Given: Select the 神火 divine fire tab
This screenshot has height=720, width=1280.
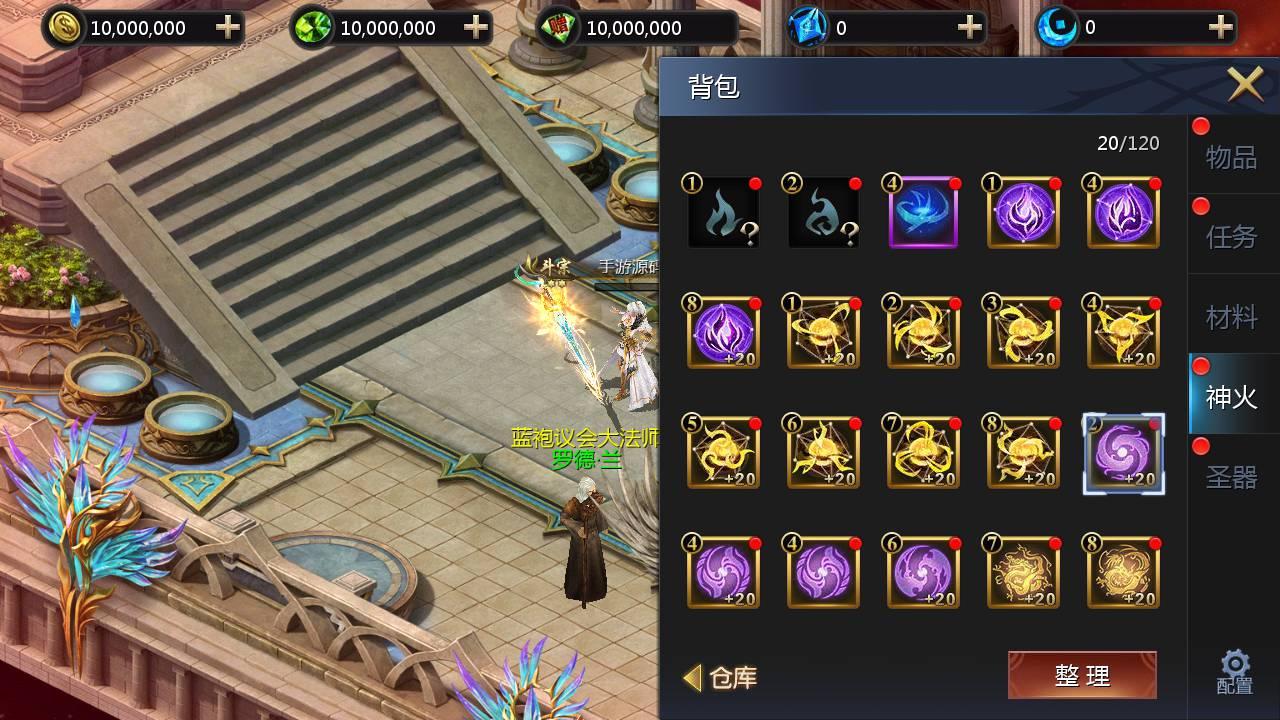Looking at the screenshot, I should (x=1231, y=397).
